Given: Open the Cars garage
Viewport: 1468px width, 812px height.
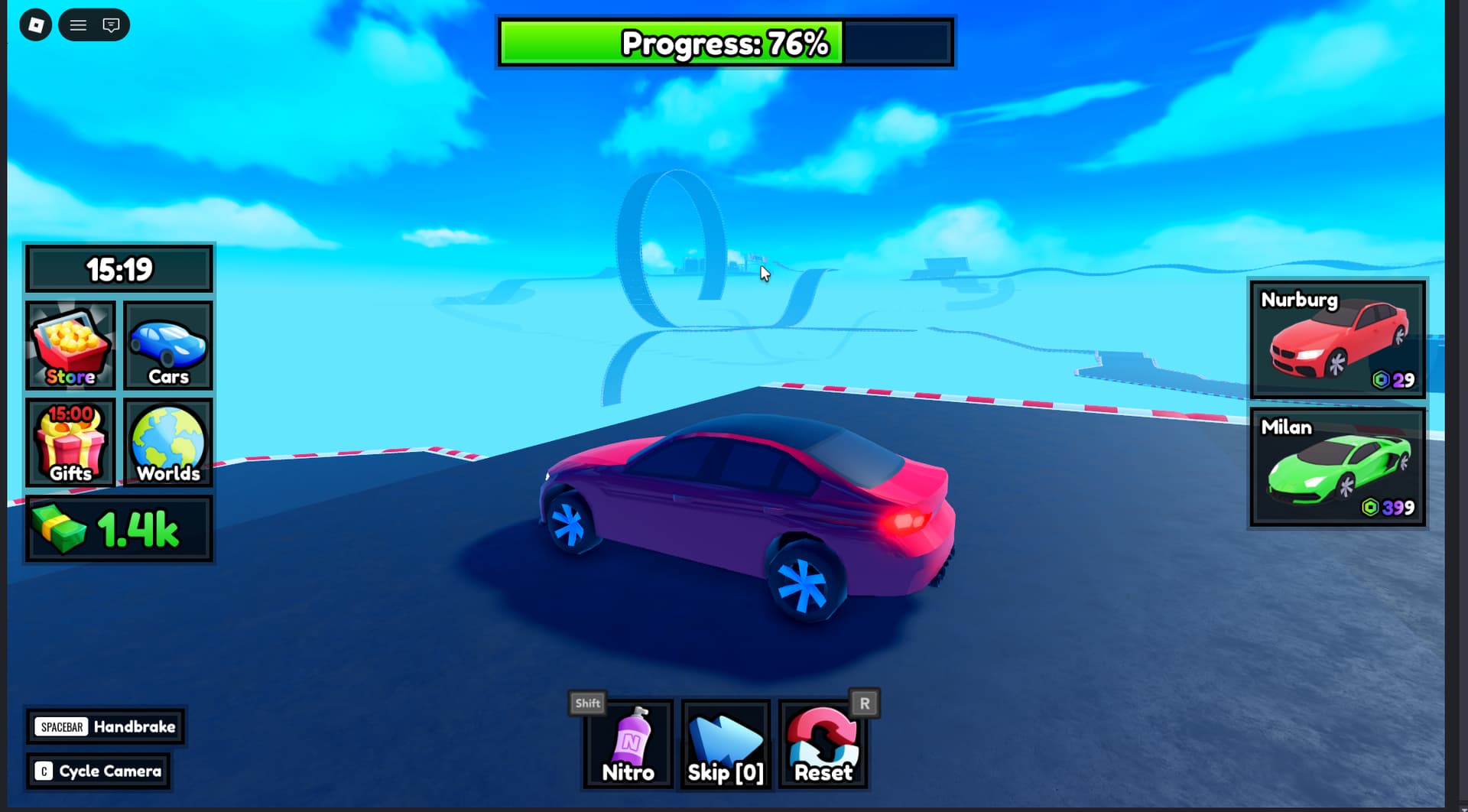Looking at the screenshot, I should tap(168, 346).
